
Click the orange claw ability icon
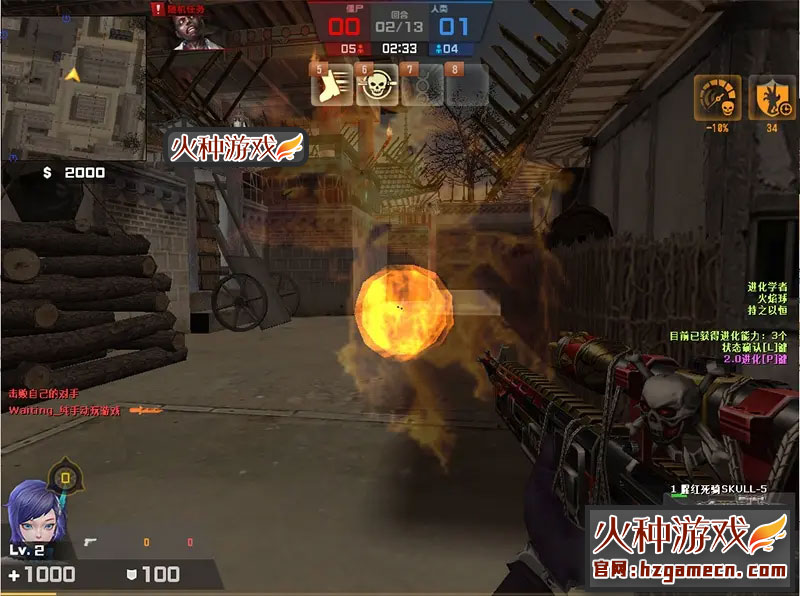[x=770, y=97]
